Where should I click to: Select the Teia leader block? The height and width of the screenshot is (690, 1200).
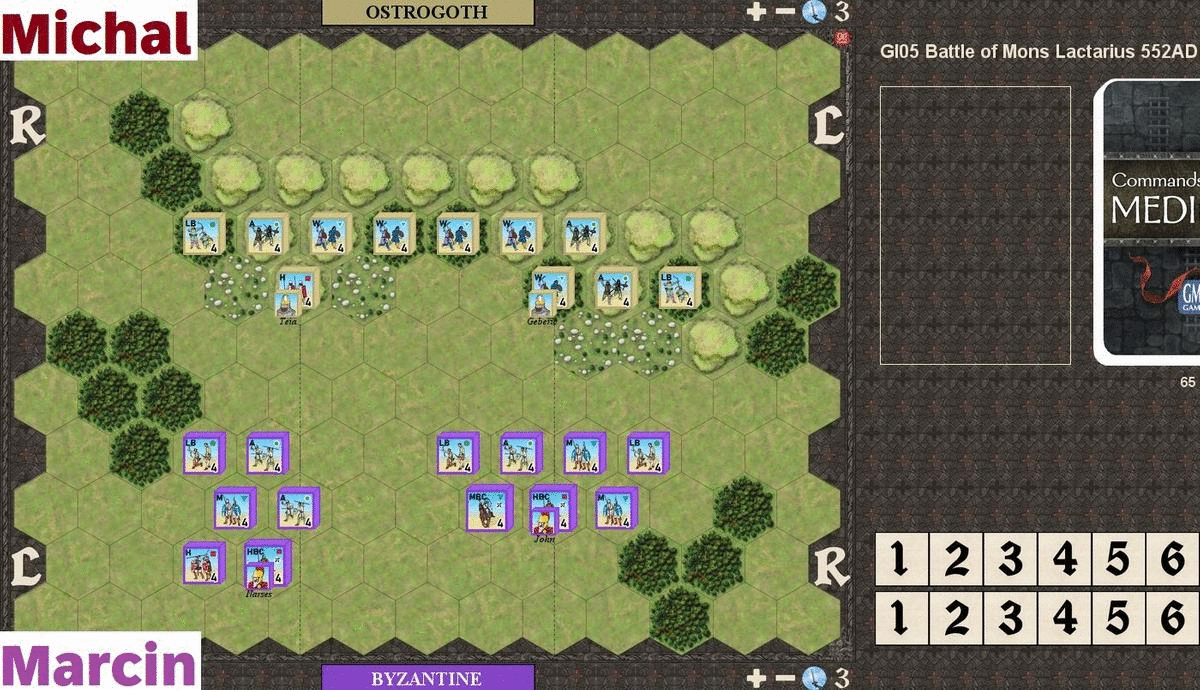click(287, 305)
